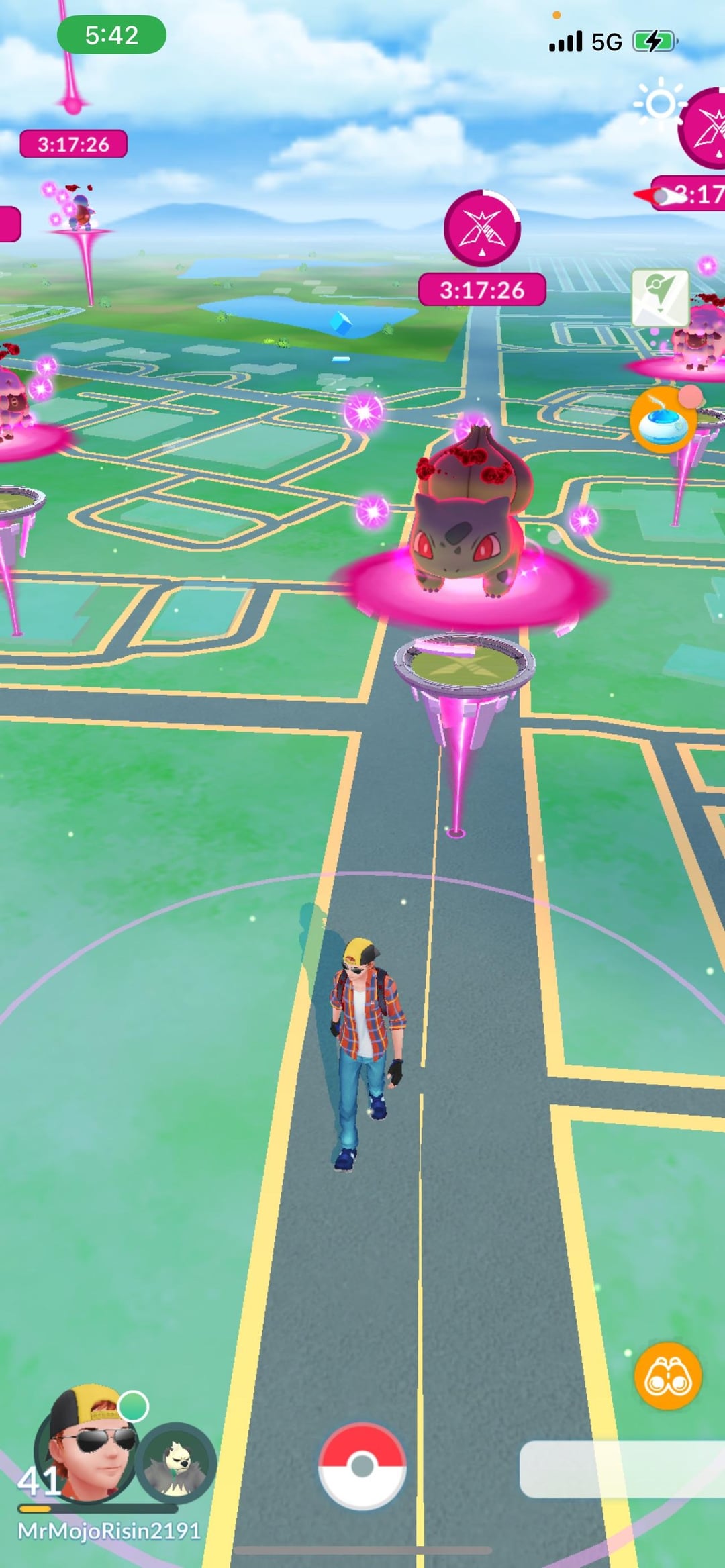Open the map pin card icon

(x=660, y=297)
